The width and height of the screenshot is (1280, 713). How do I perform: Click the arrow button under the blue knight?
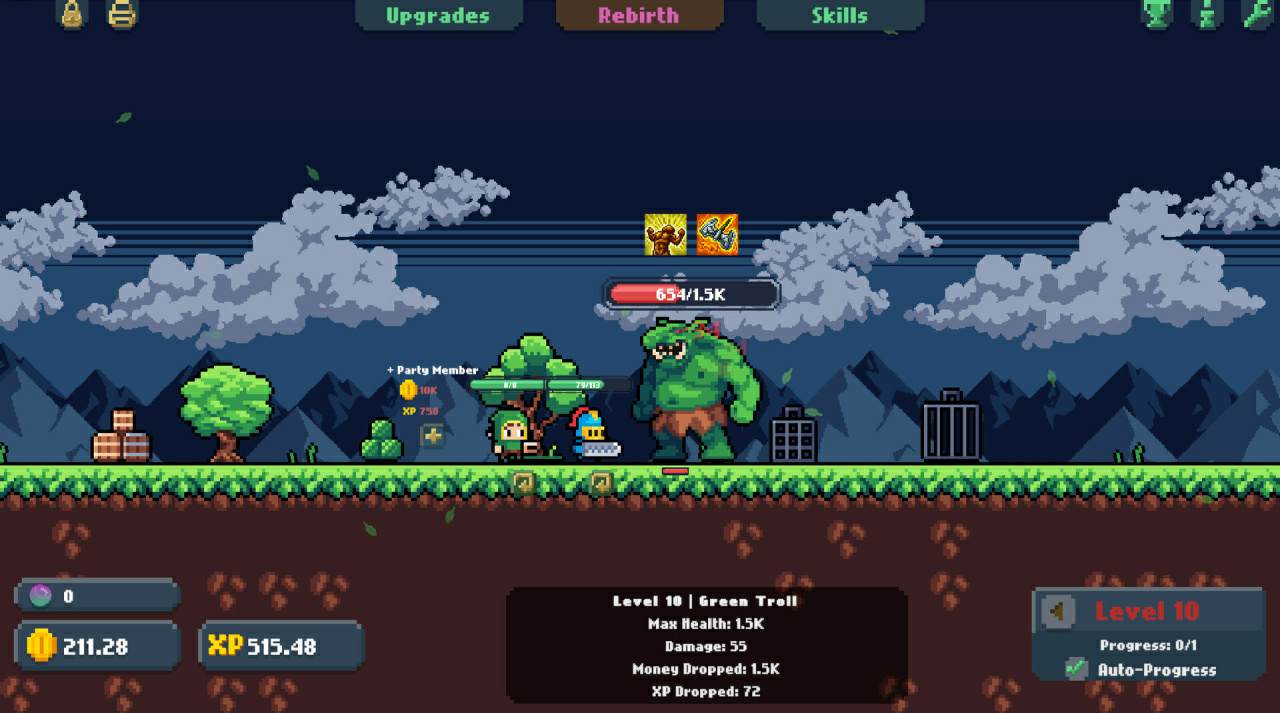600,482
